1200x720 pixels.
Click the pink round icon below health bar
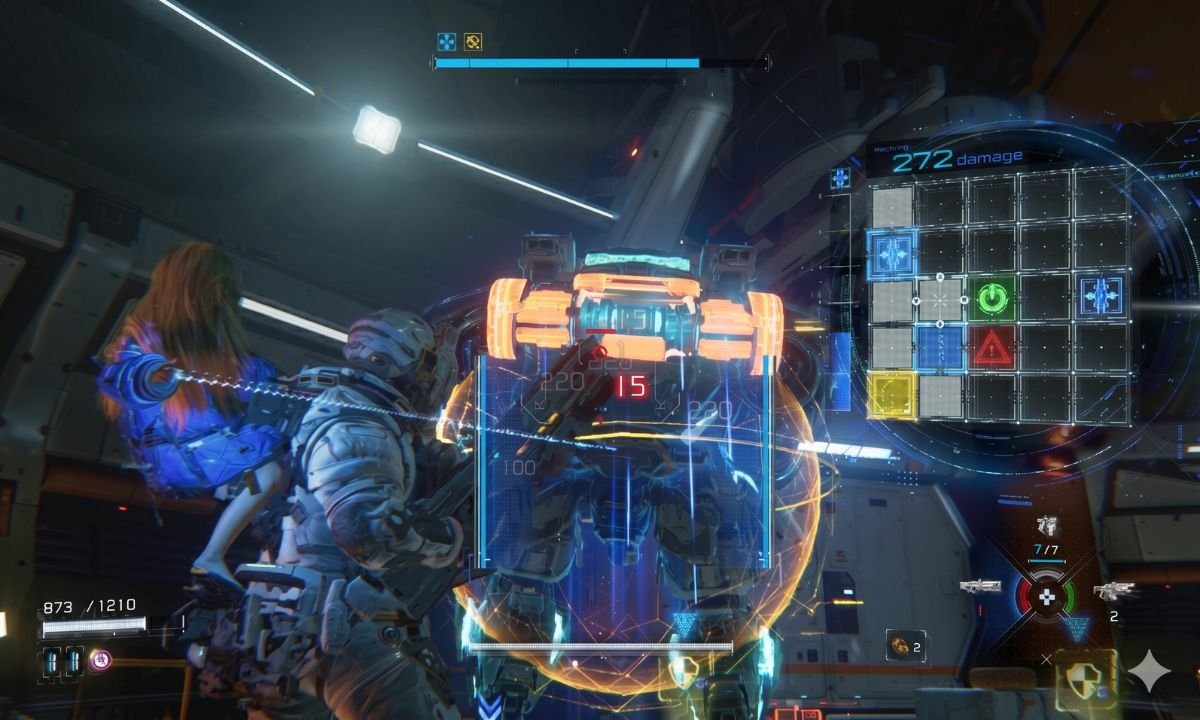(x=99, y=660)
